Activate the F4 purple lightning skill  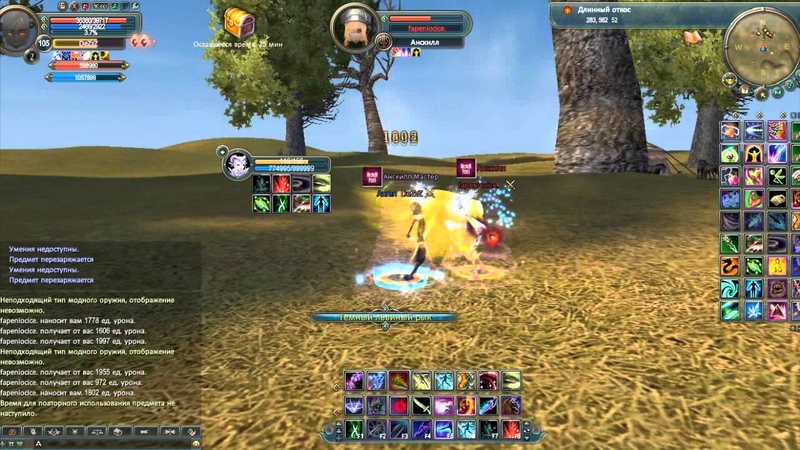tap(421, 428)
